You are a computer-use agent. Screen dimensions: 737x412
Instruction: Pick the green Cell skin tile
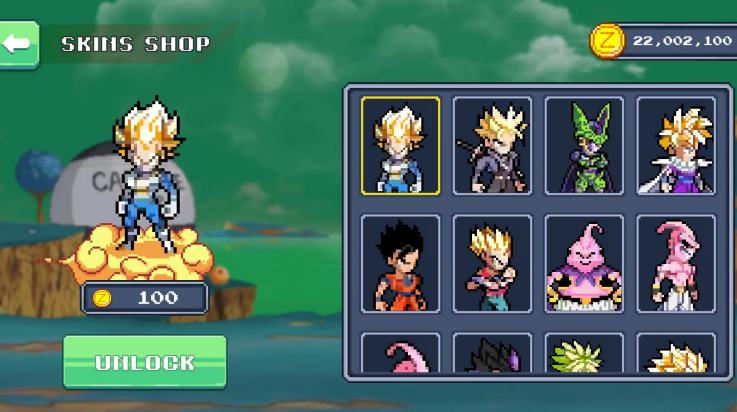pos(584,145)
